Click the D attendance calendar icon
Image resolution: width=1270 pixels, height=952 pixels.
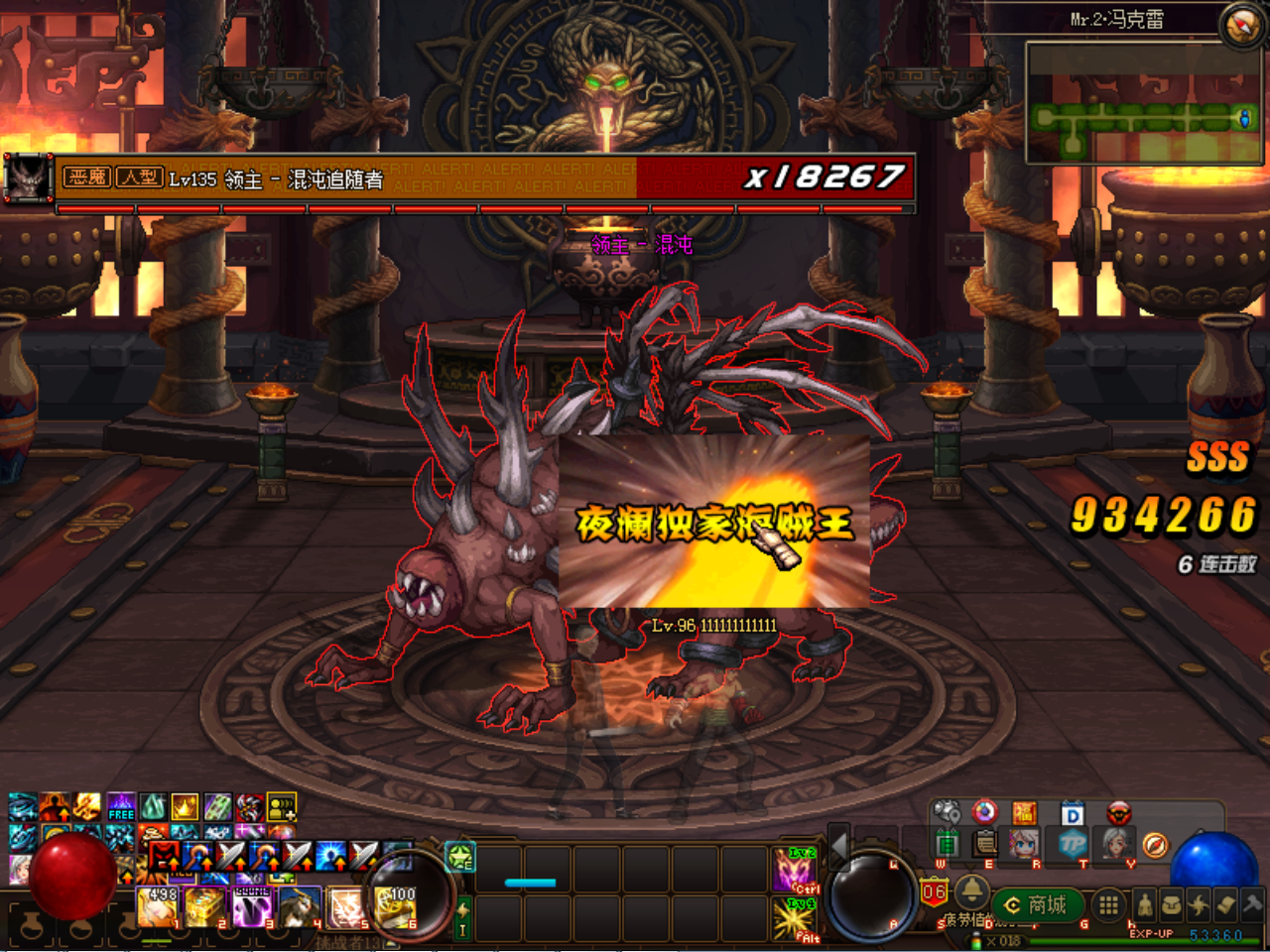coord(1072,813)
